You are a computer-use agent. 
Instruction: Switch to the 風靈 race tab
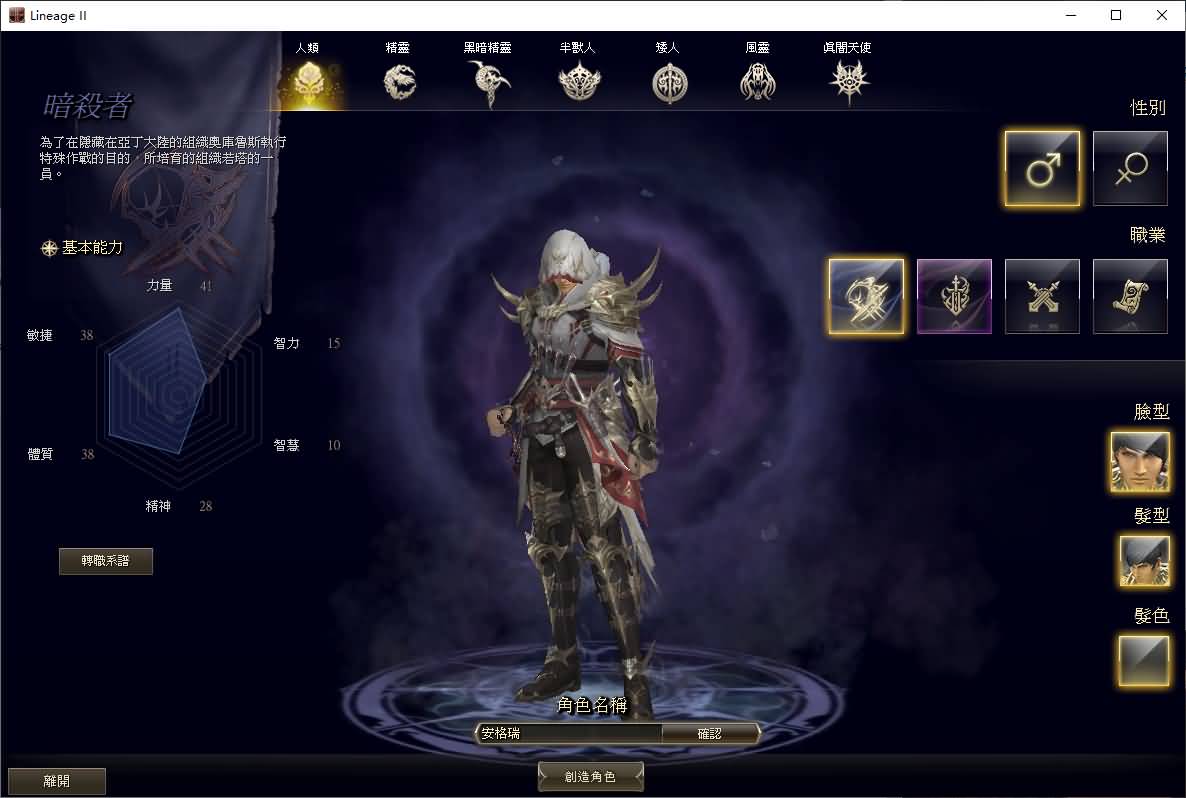[x=757, y=80]
